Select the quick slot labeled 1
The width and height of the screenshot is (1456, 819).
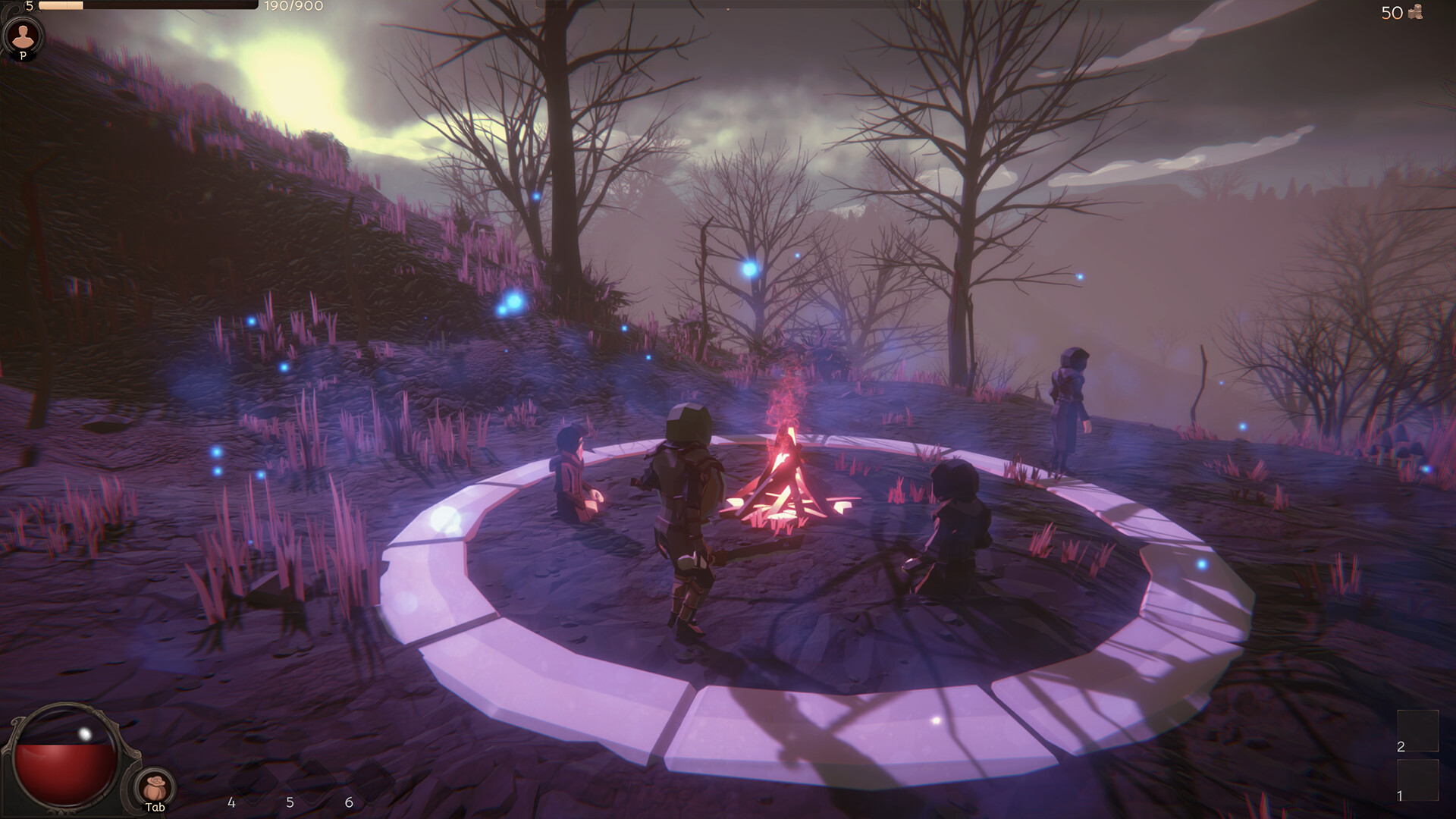tap(1417, 780)
